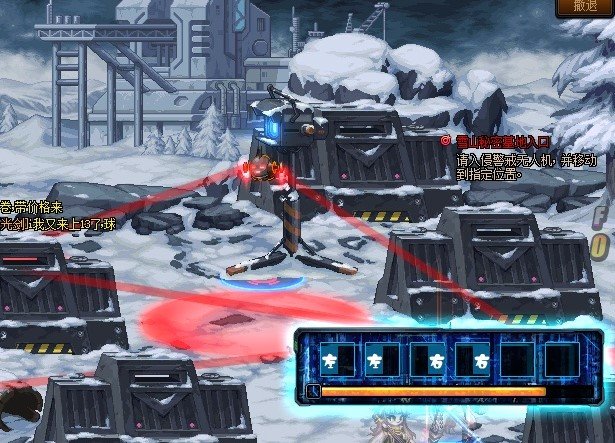This screenshot has height=443, width=615.
Task: Open the 雪山秘密基地入口 quest objective tracker
Action: coord(496,142)
